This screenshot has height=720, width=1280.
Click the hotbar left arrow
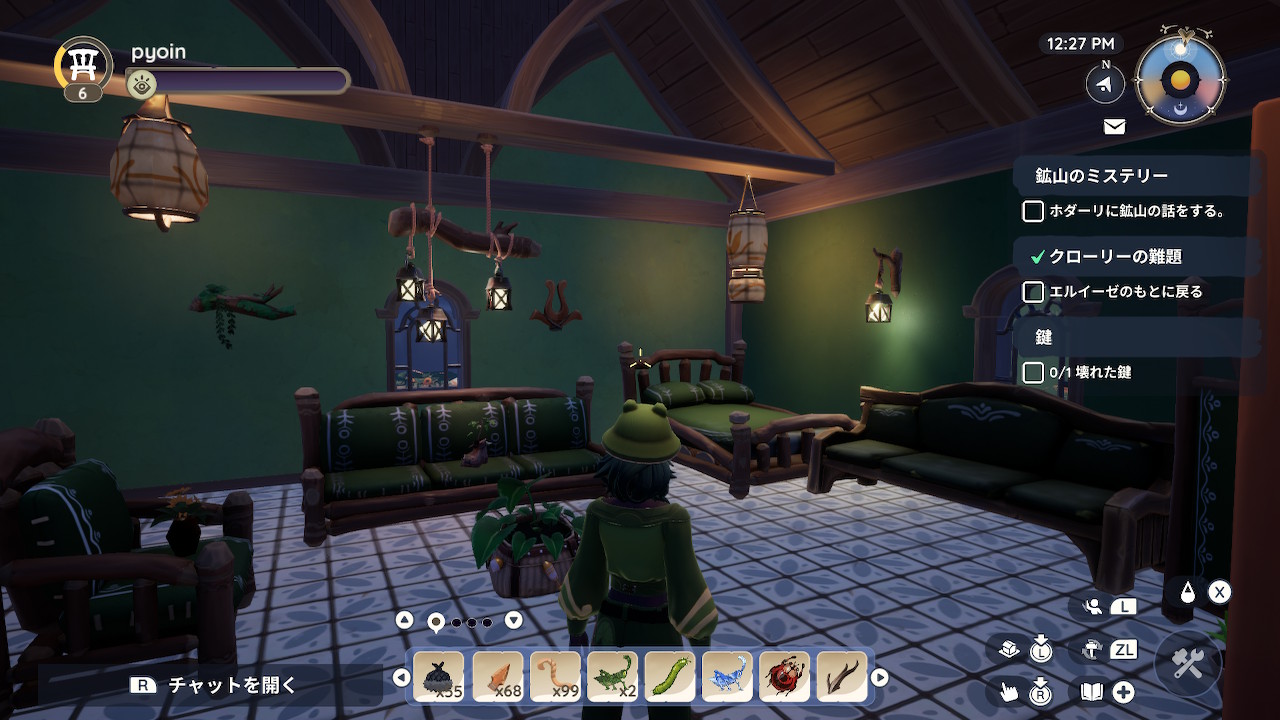pyautogui.click(x=401, y=678)
